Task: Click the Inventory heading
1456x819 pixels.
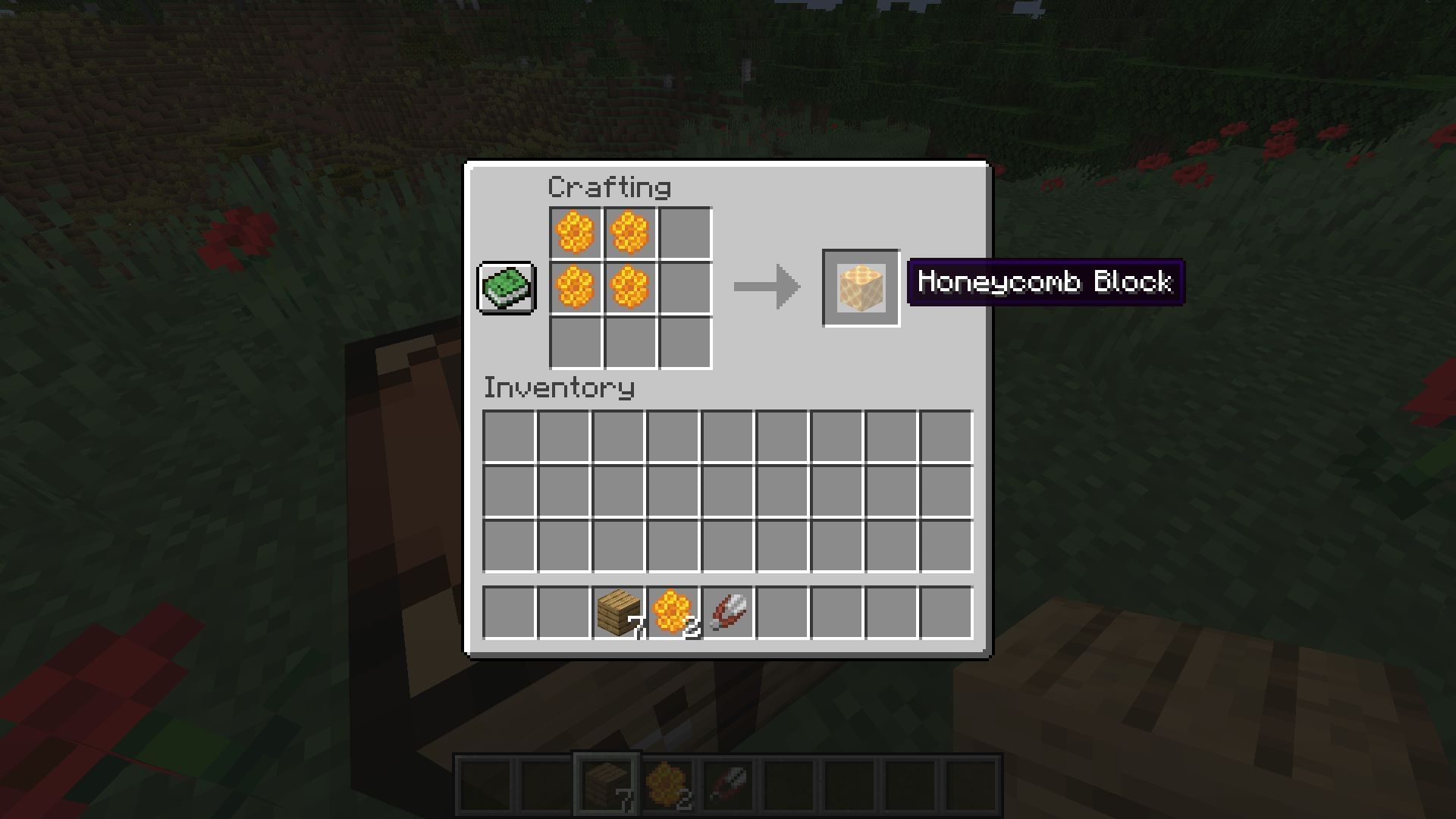Action: point(559,388)
